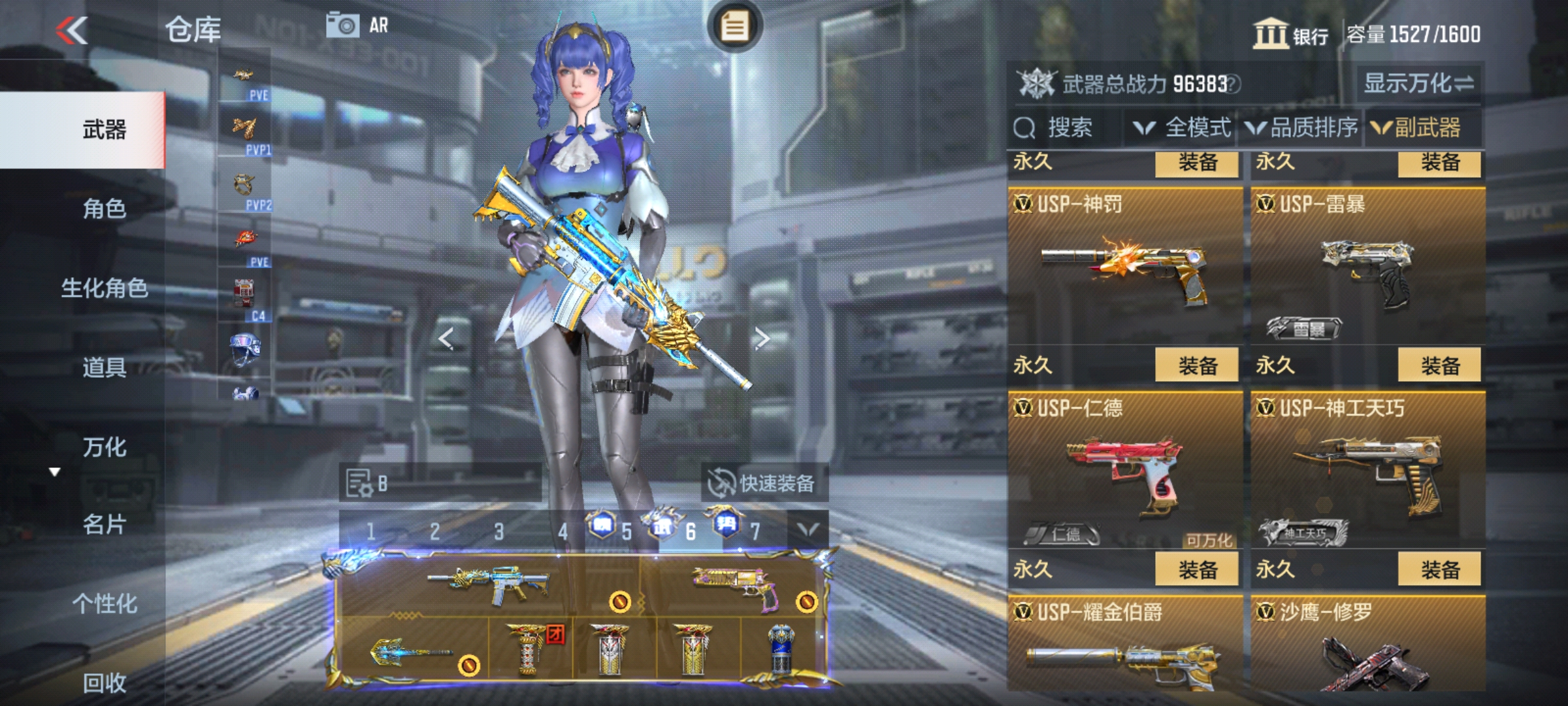Image resolution: width=1568 pixels, height=706 pixels.
Task: Select the 个性化 personalization tab
Action: (103, 604)
